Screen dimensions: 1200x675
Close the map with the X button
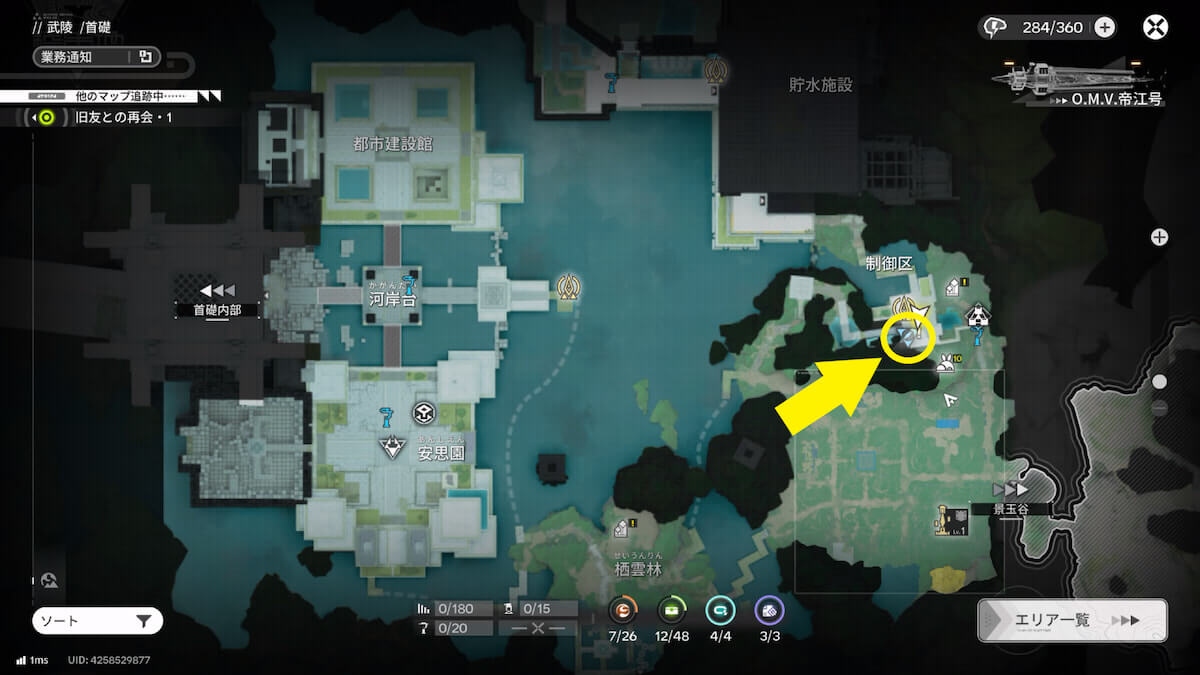(1155, 27)
